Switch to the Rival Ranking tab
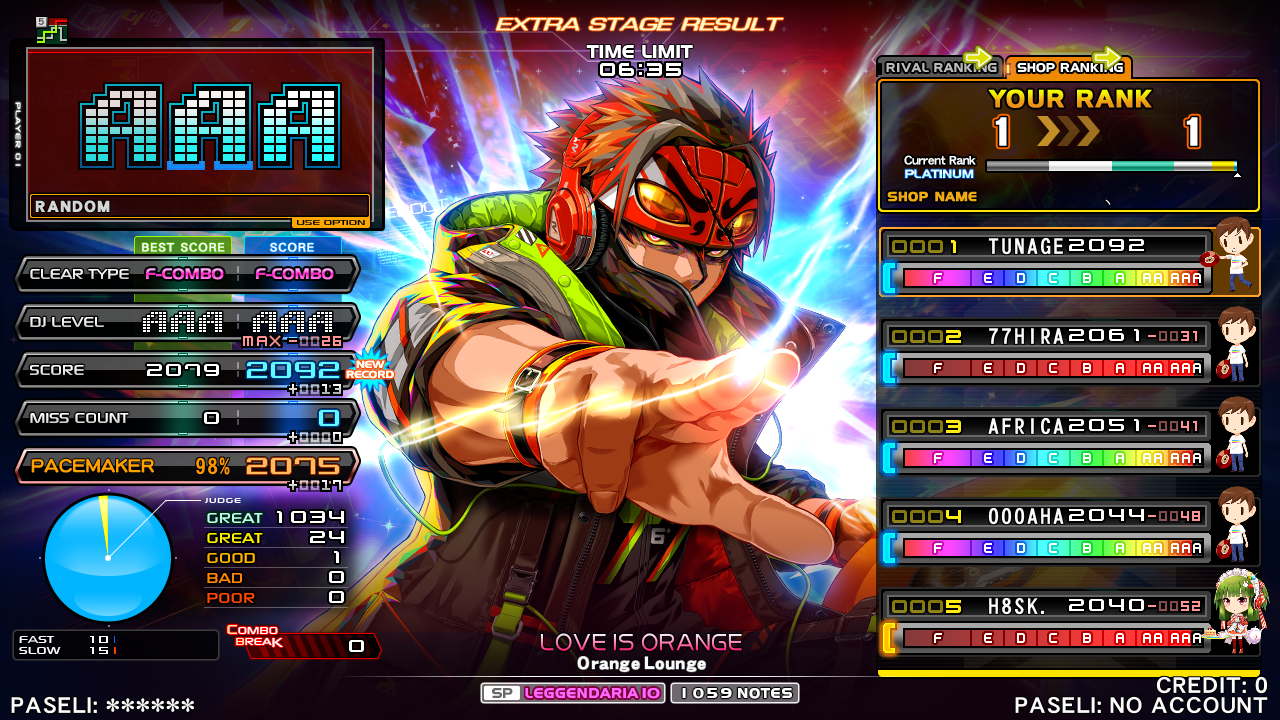This screenshot has width=1280, height=720. (939, 67)
